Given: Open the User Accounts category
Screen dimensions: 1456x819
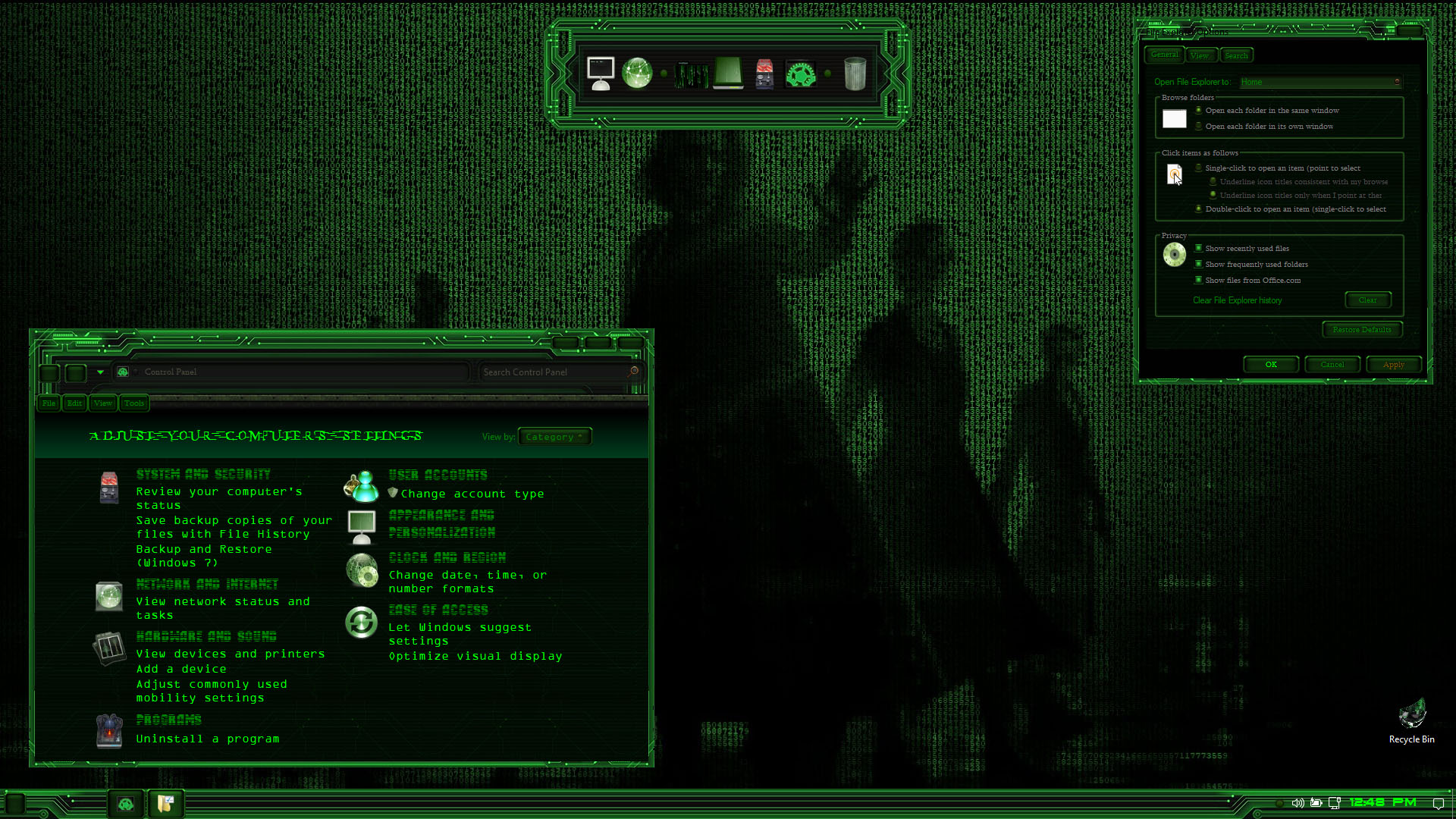Looking at the screenshot, I should 438,475.
